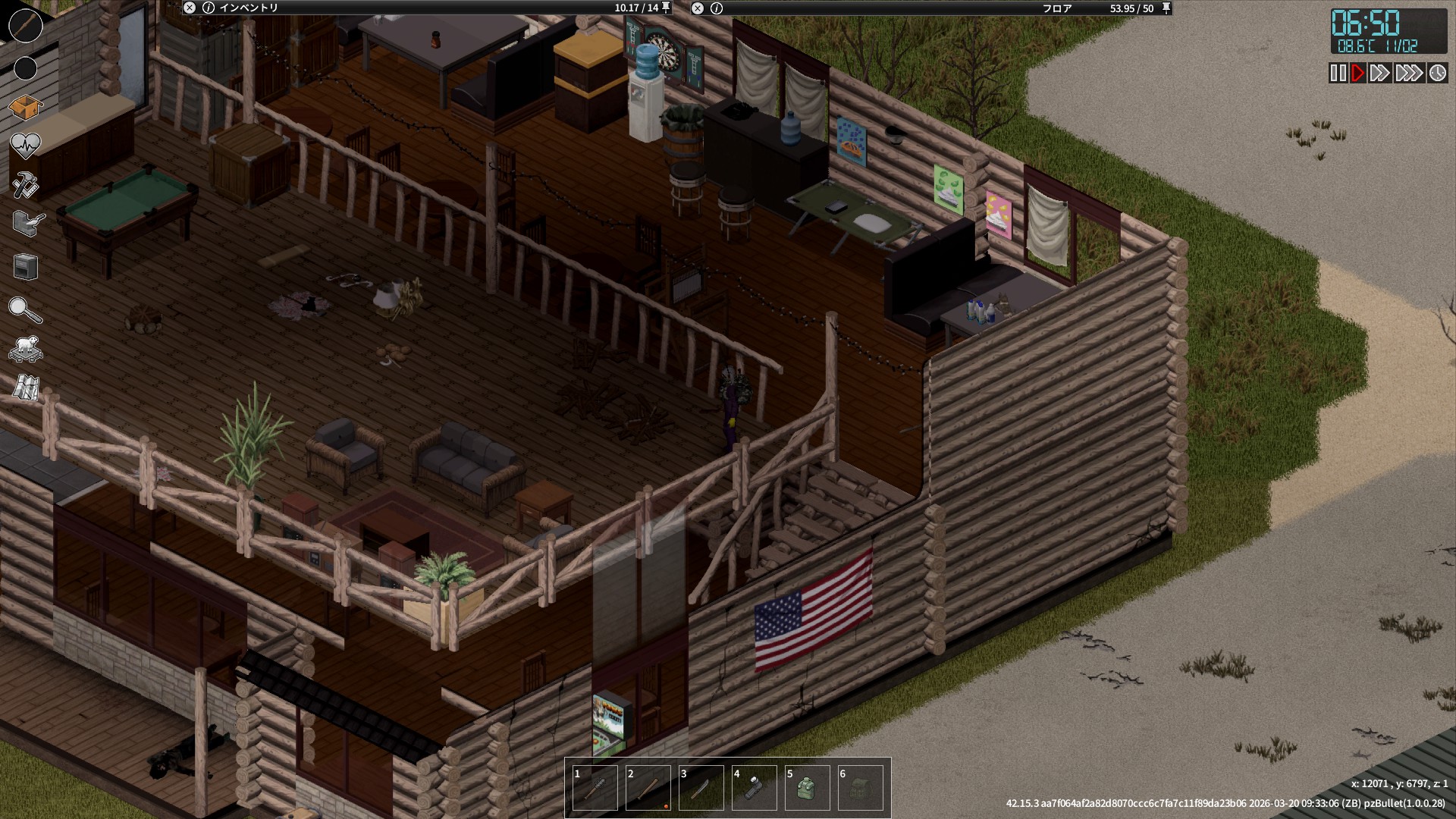
Task: Pin the フロア floor panel
Action: pos(1166,8)
